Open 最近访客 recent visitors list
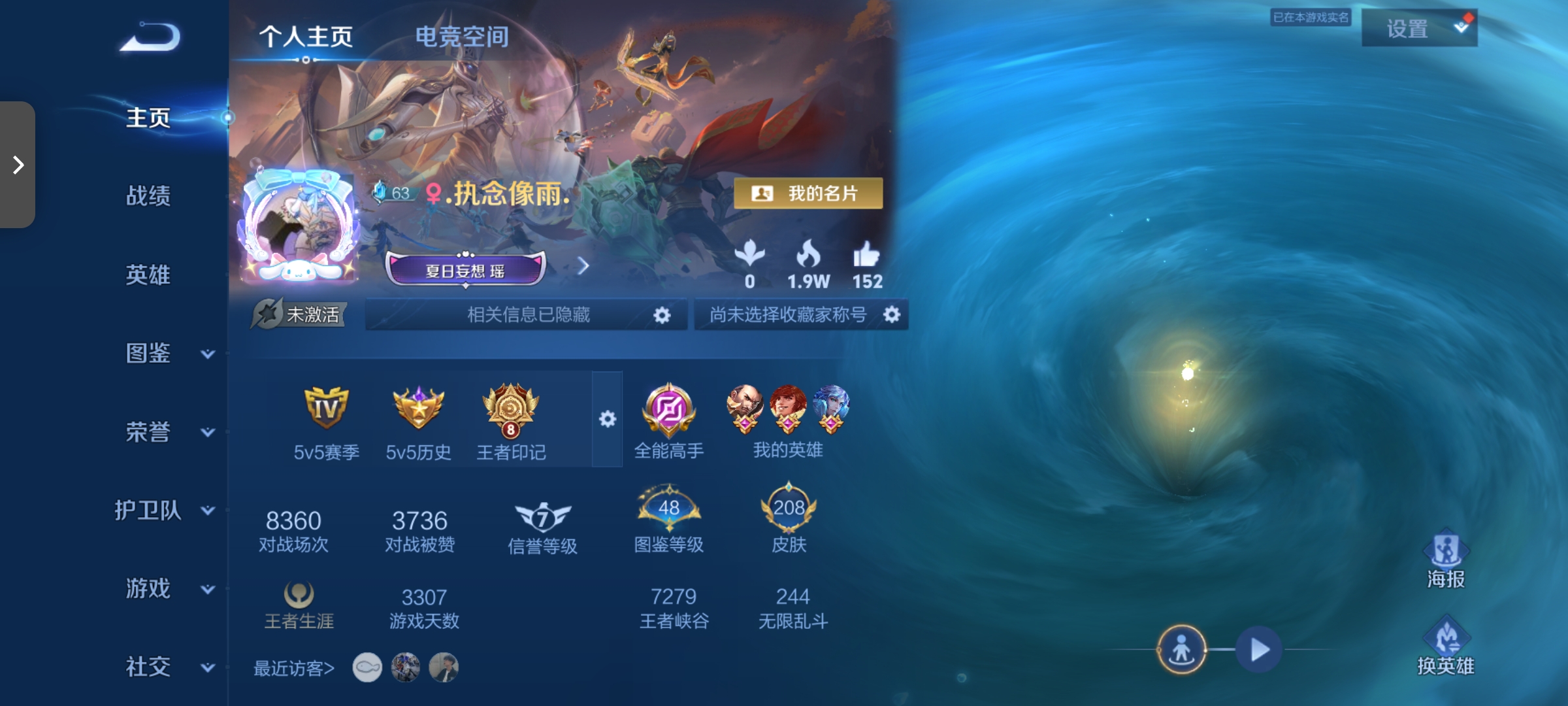Image resolution: width=1568 pixels, height=706 pixels. tap(293, 668)
